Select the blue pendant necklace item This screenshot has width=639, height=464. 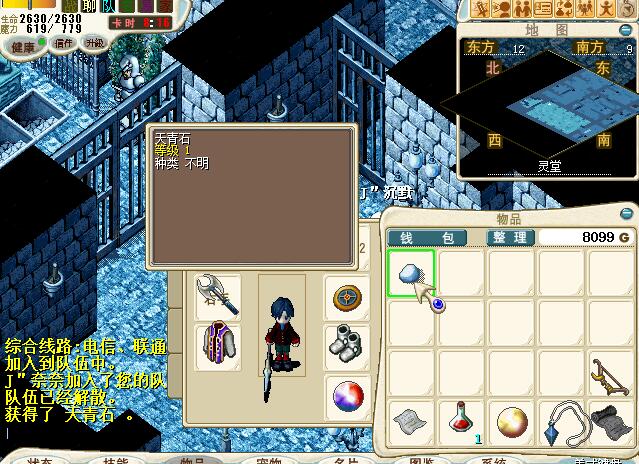560,422
